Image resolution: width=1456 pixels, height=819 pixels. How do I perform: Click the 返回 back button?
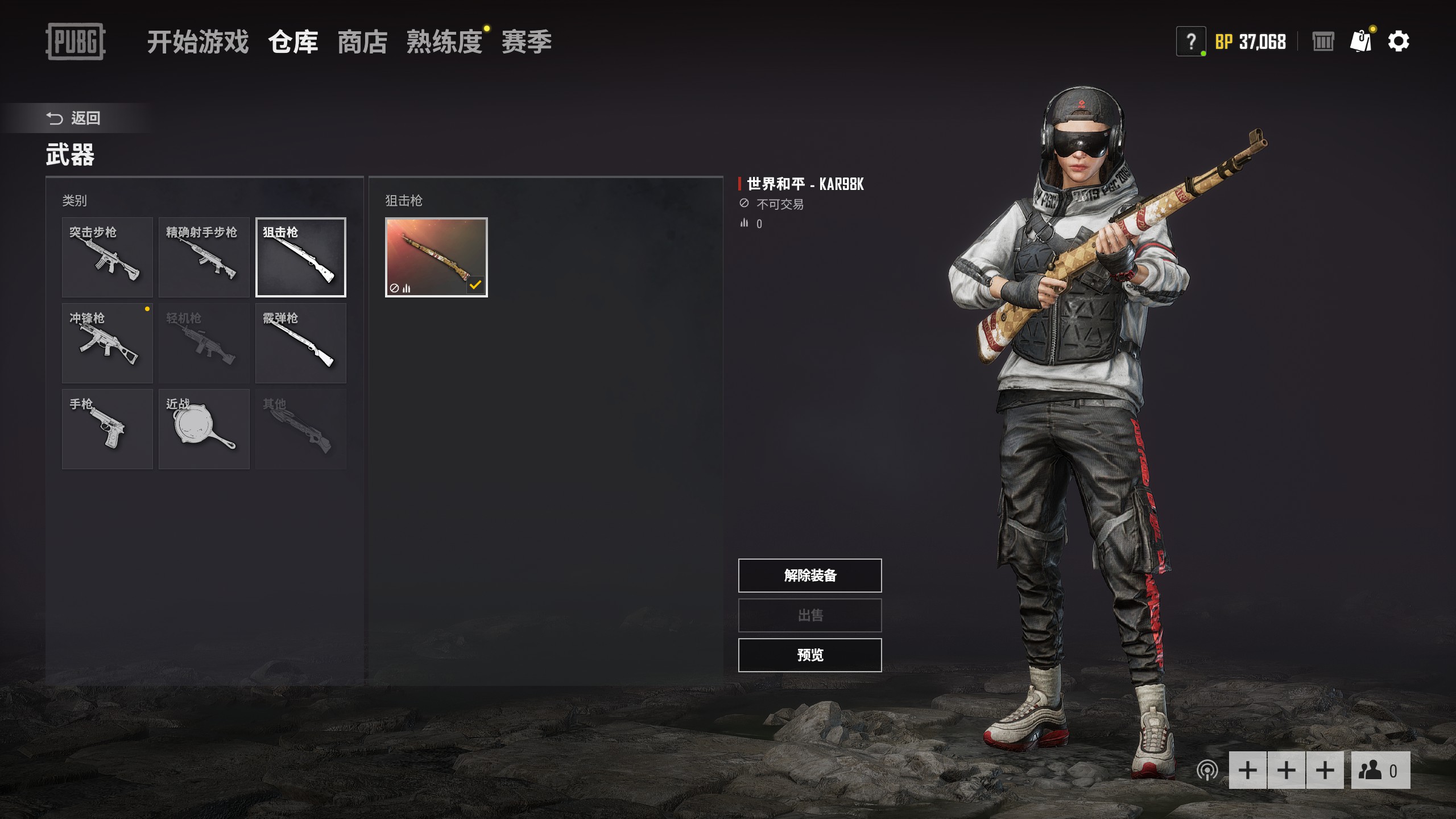[x=74, y=118]
